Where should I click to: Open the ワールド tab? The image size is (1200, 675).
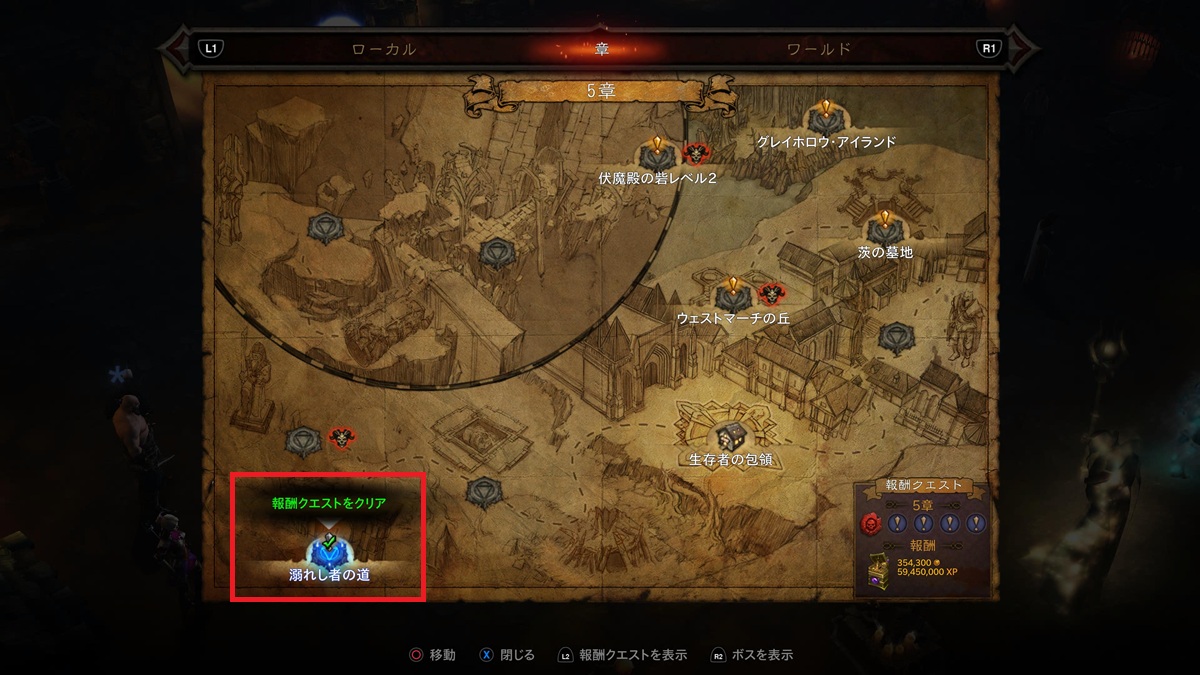coord(818,48)
